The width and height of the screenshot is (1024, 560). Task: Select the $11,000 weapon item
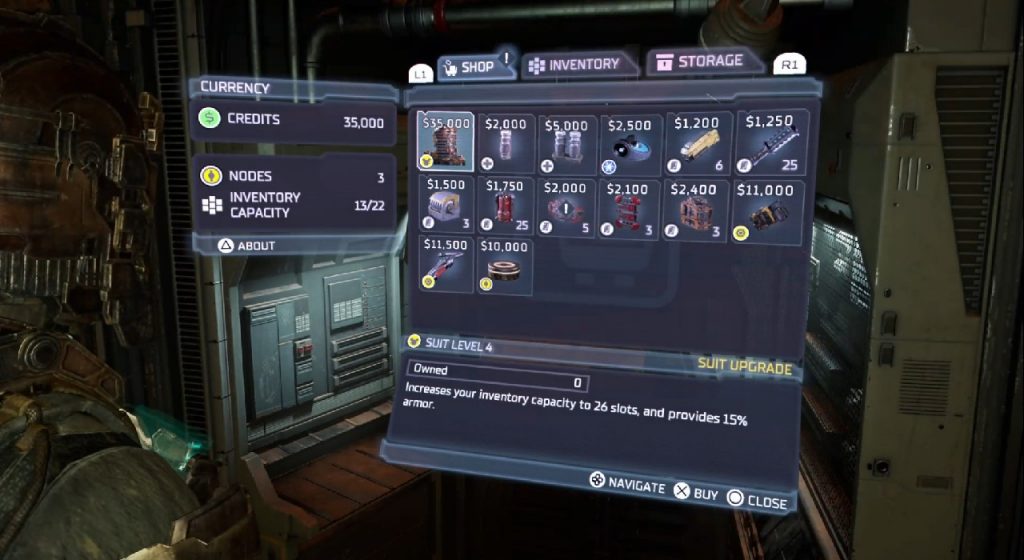tap(769, 207)
